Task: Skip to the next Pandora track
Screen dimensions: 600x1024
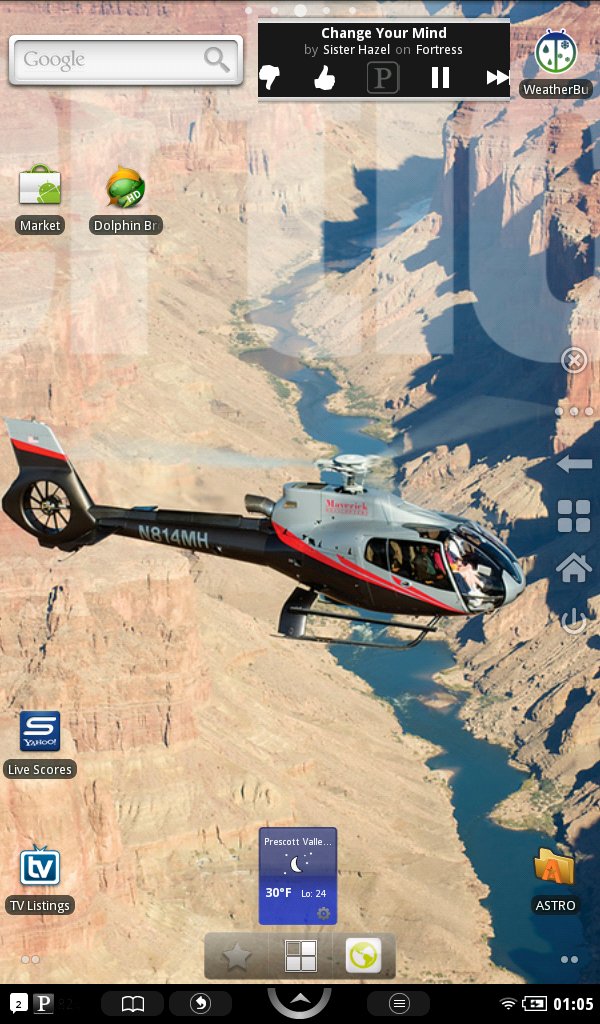Action: 497,77
